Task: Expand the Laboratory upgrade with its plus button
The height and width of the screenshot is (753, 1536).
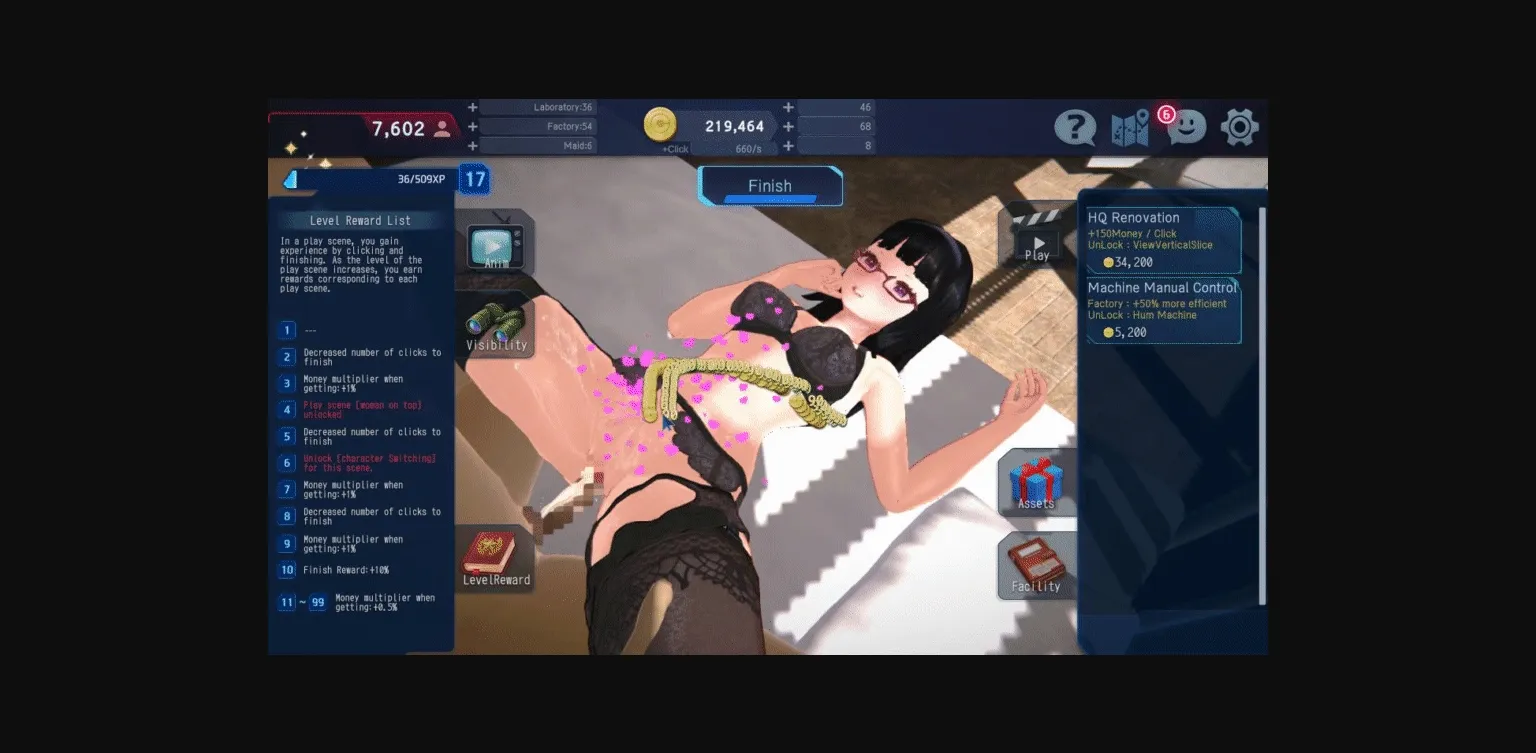Action: pyautogui.click(x=472, y=106)
